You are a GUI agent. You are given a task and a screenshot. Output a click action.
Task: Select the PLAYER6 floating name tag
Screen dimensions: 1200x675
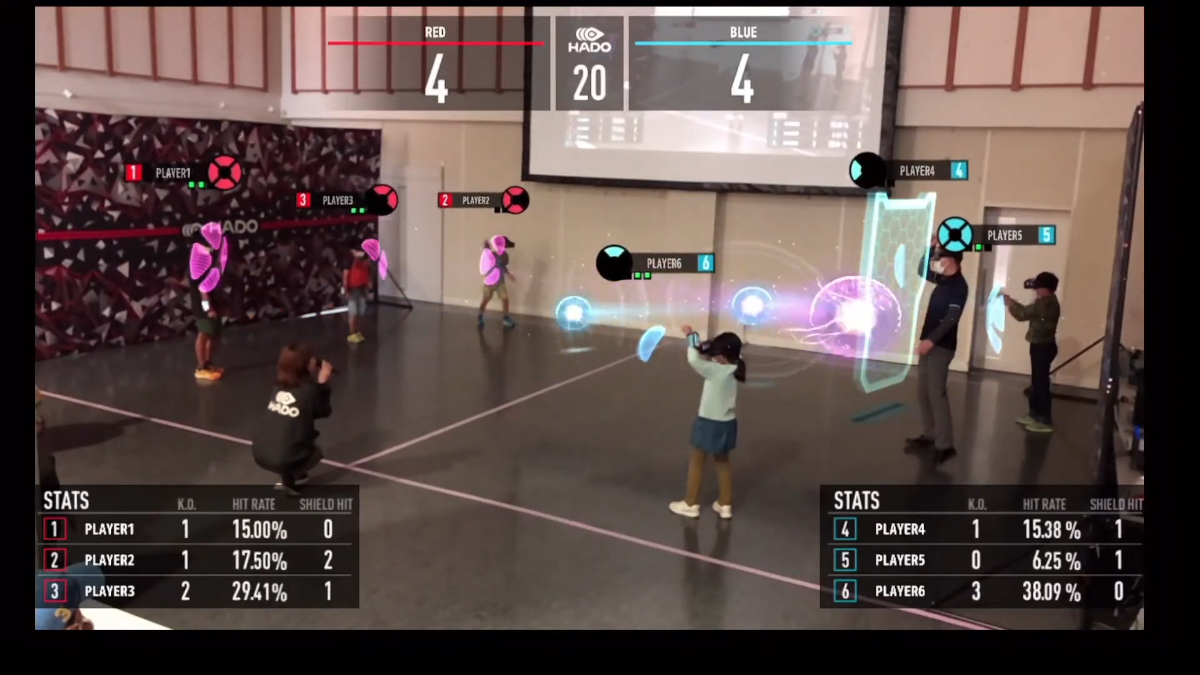pyautogui.click(x=663, y=263)
